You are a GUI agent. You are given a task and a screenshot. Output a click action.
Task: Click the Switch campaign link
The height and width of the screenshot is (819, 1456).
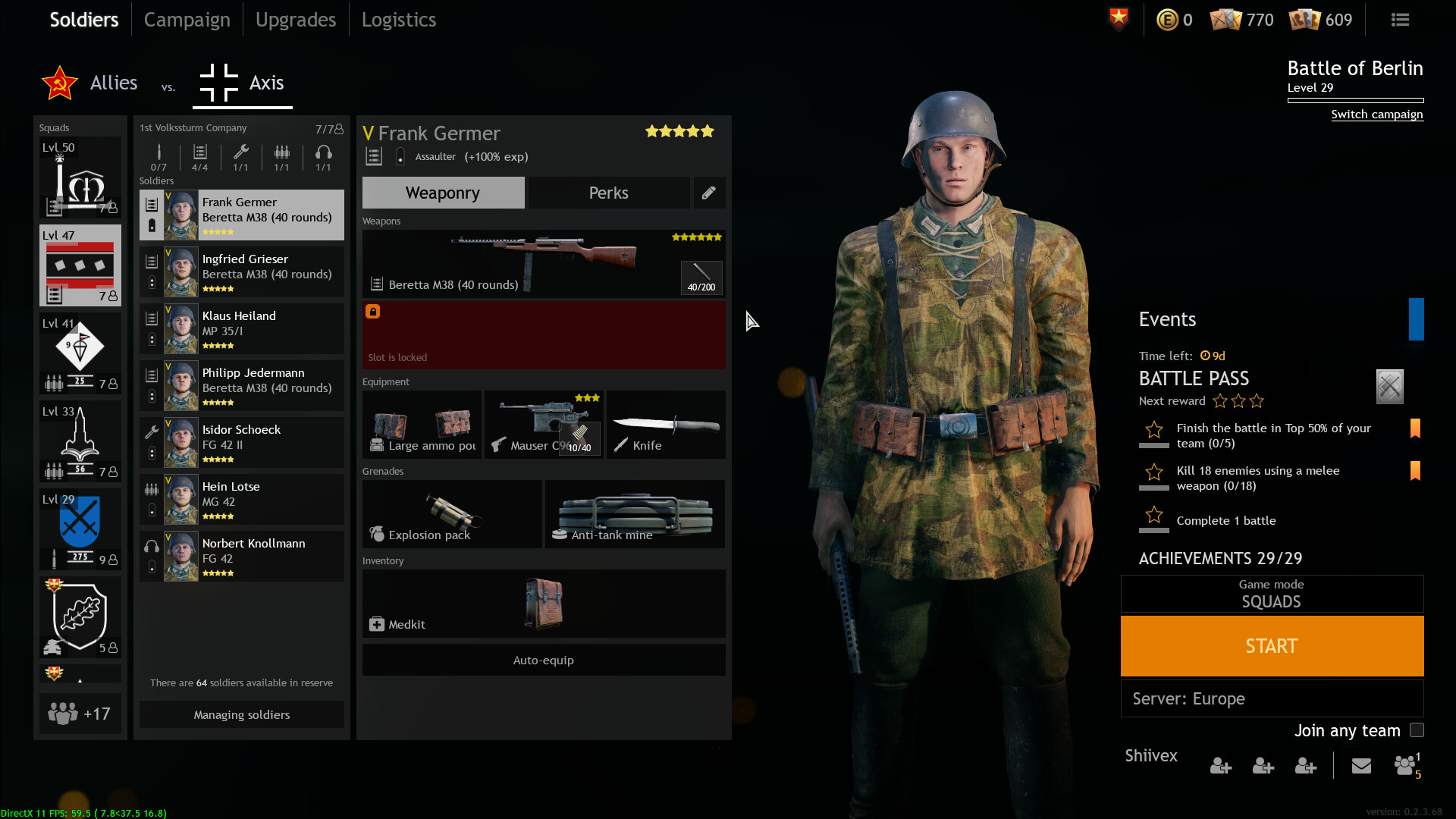[x=1376, y=115]
